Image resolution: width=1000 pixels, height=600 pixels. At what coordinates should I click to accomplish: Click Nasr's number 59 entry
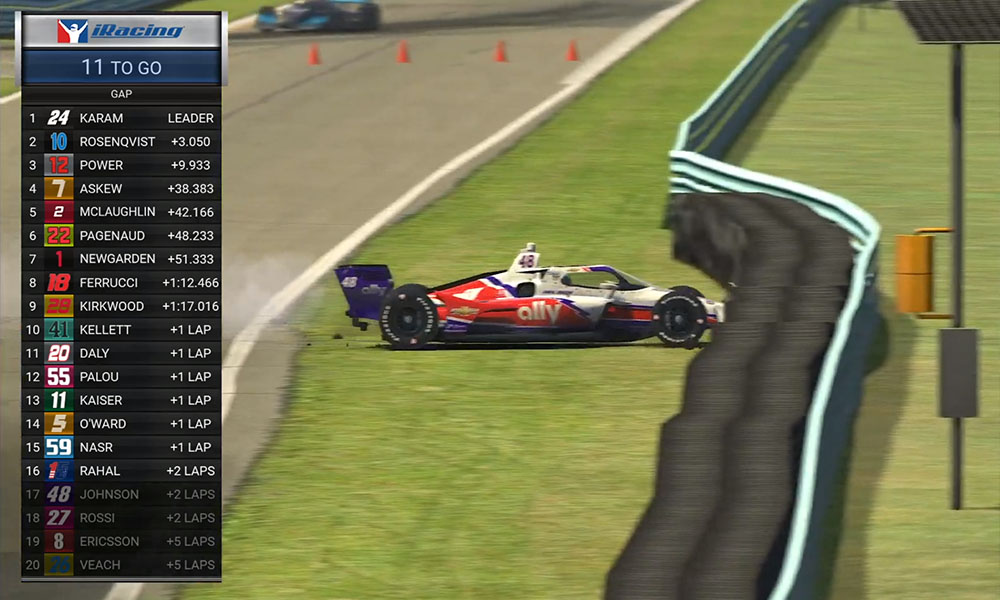[121, 447]
